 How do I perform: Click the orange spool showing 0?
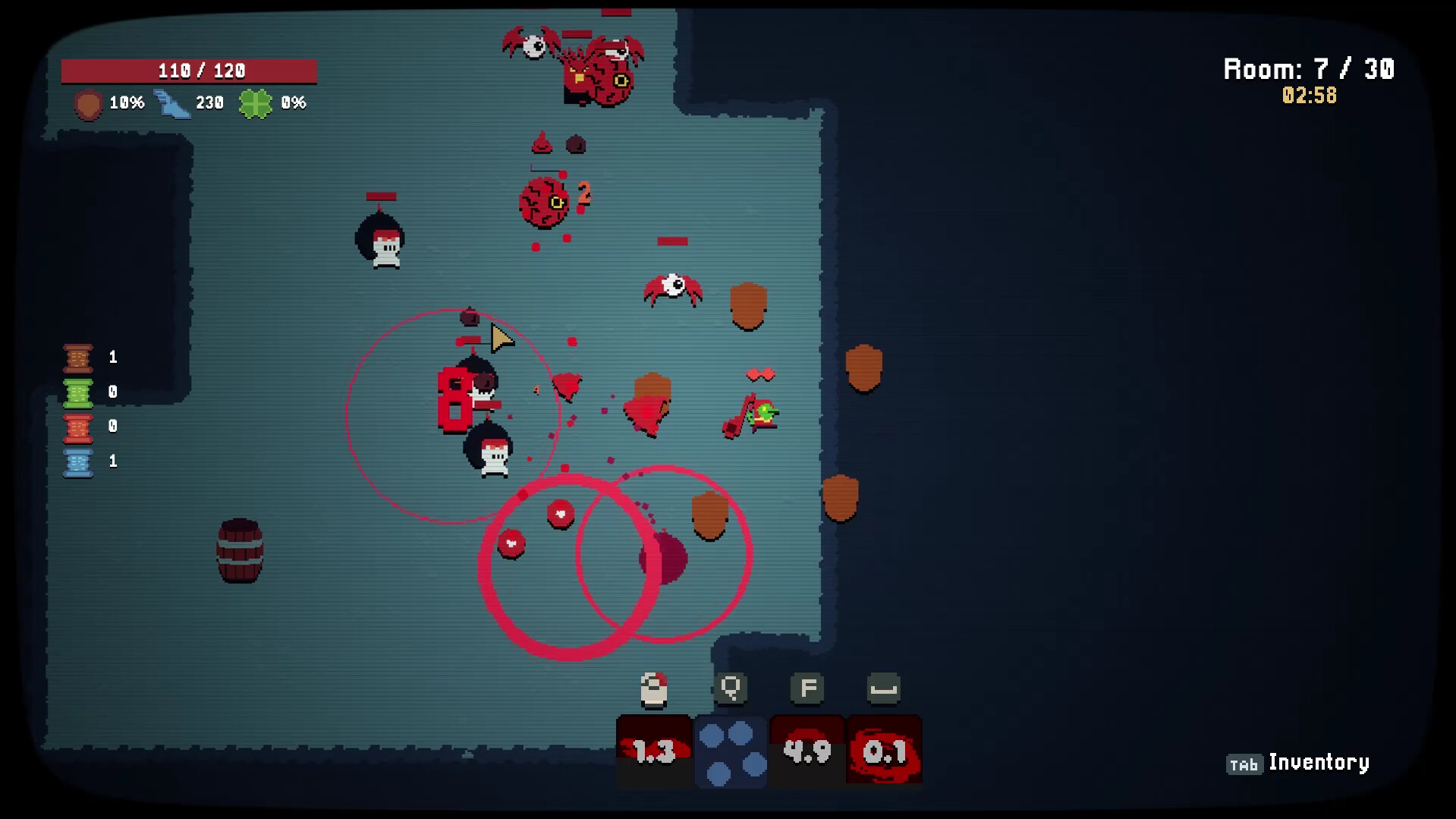click(77, 426)
